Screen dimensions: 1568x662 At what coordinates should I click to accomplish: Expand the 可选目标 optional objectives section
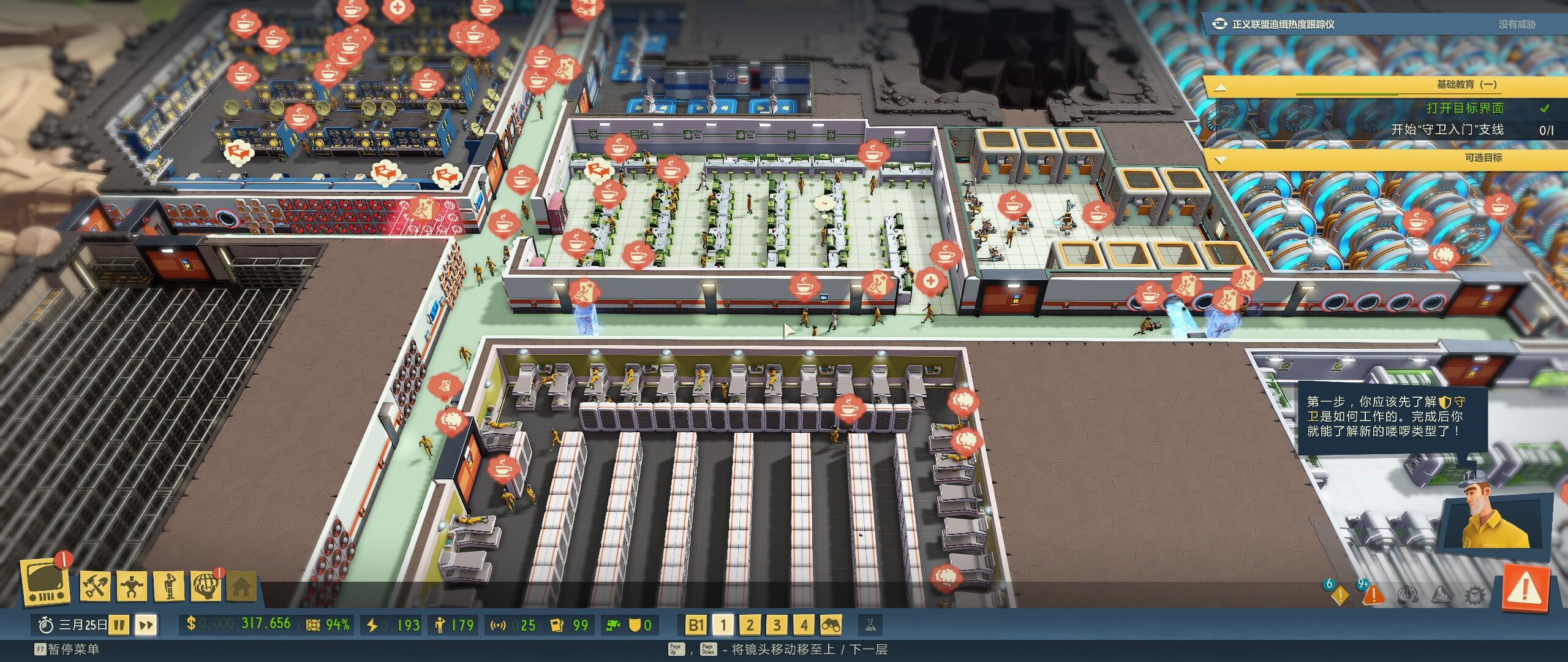pos(1220,159)
